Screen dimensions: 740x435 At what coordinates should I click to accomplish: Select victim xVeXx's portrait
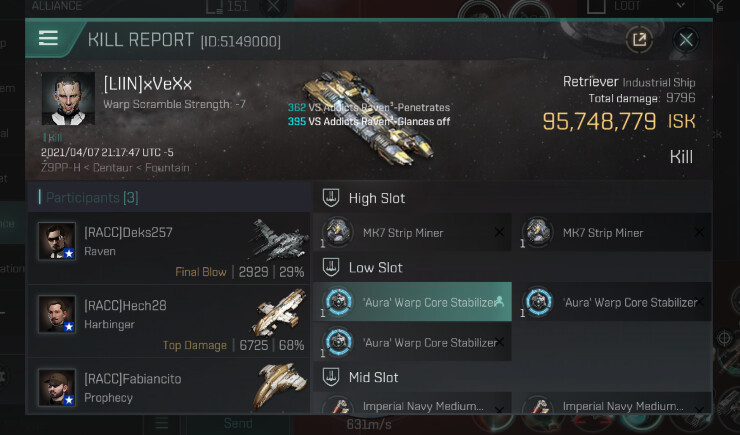pyautogui.click(x=68, y=99)
